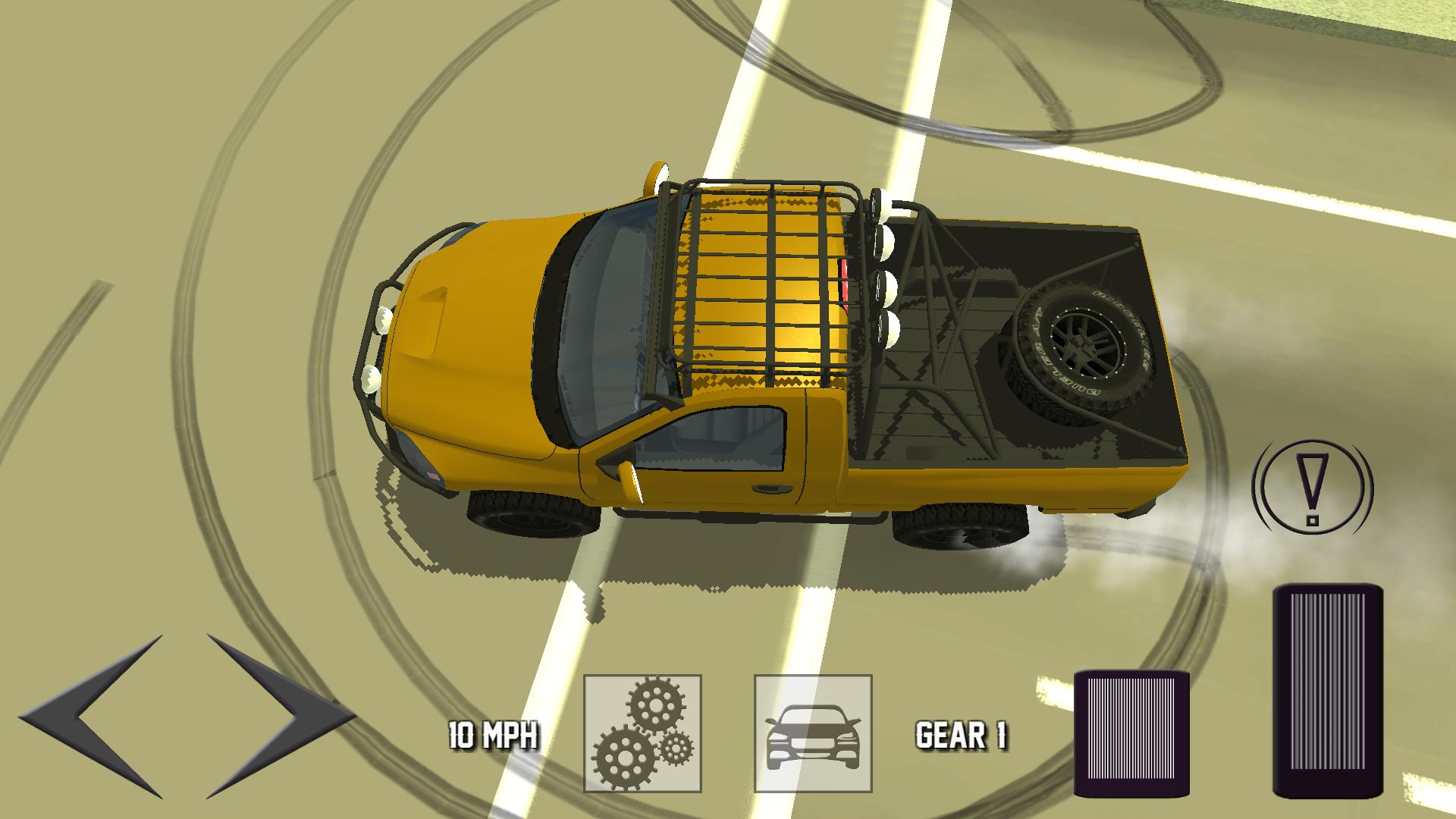This screenshot has height=819, width=1456.
Task: Hit the brake pedal
Action: click(1131, 735)
